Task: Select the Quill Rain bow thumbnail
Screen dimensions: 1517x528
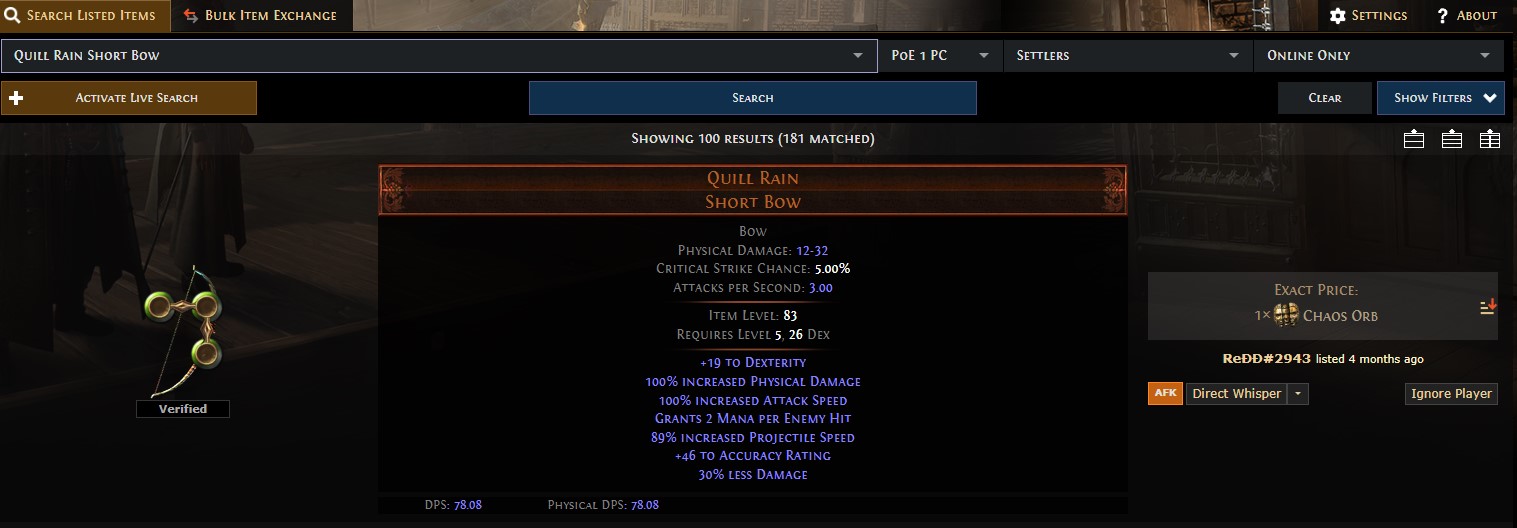Action: click(x=185, y=330)
